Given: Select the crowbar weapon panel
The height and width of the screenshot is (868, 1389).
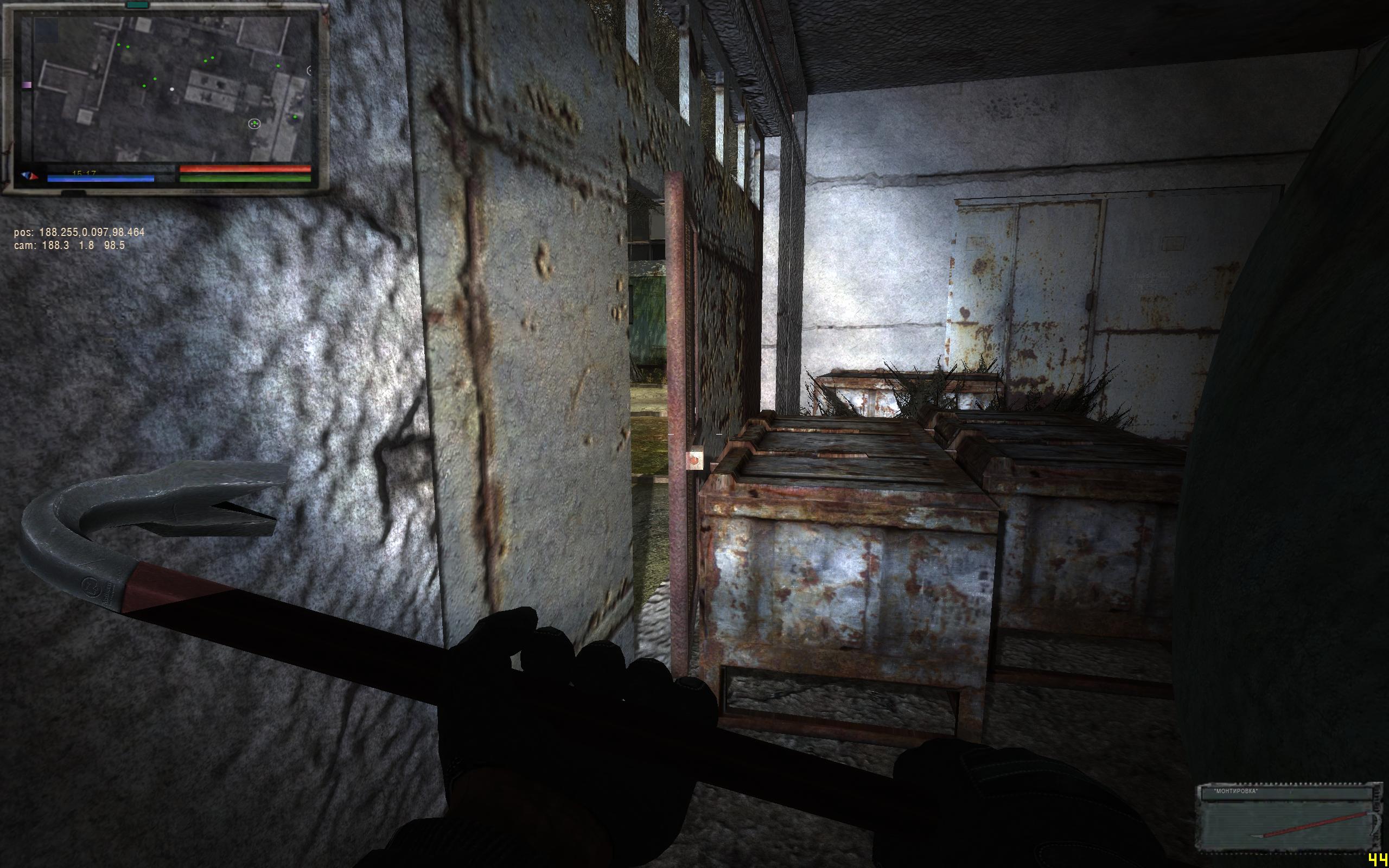Looking at the screenshot, I should point(1286,817).
